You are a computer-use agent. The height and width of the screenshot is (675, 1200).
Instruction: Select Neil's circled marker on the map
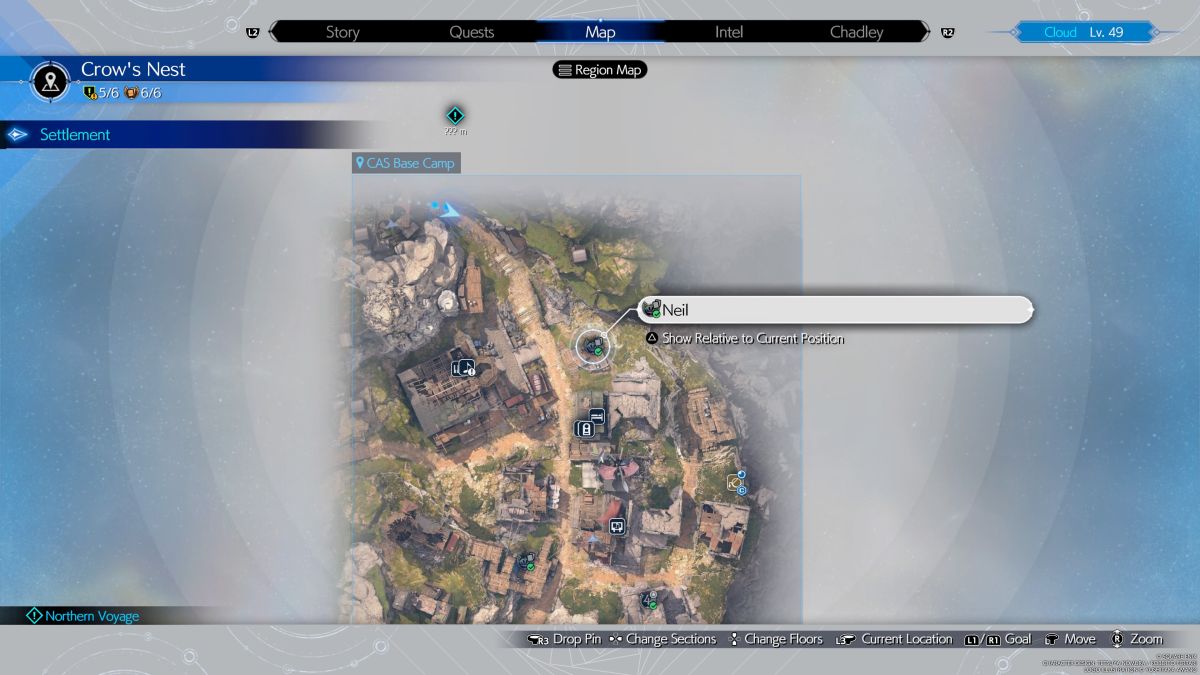(593, 346)
